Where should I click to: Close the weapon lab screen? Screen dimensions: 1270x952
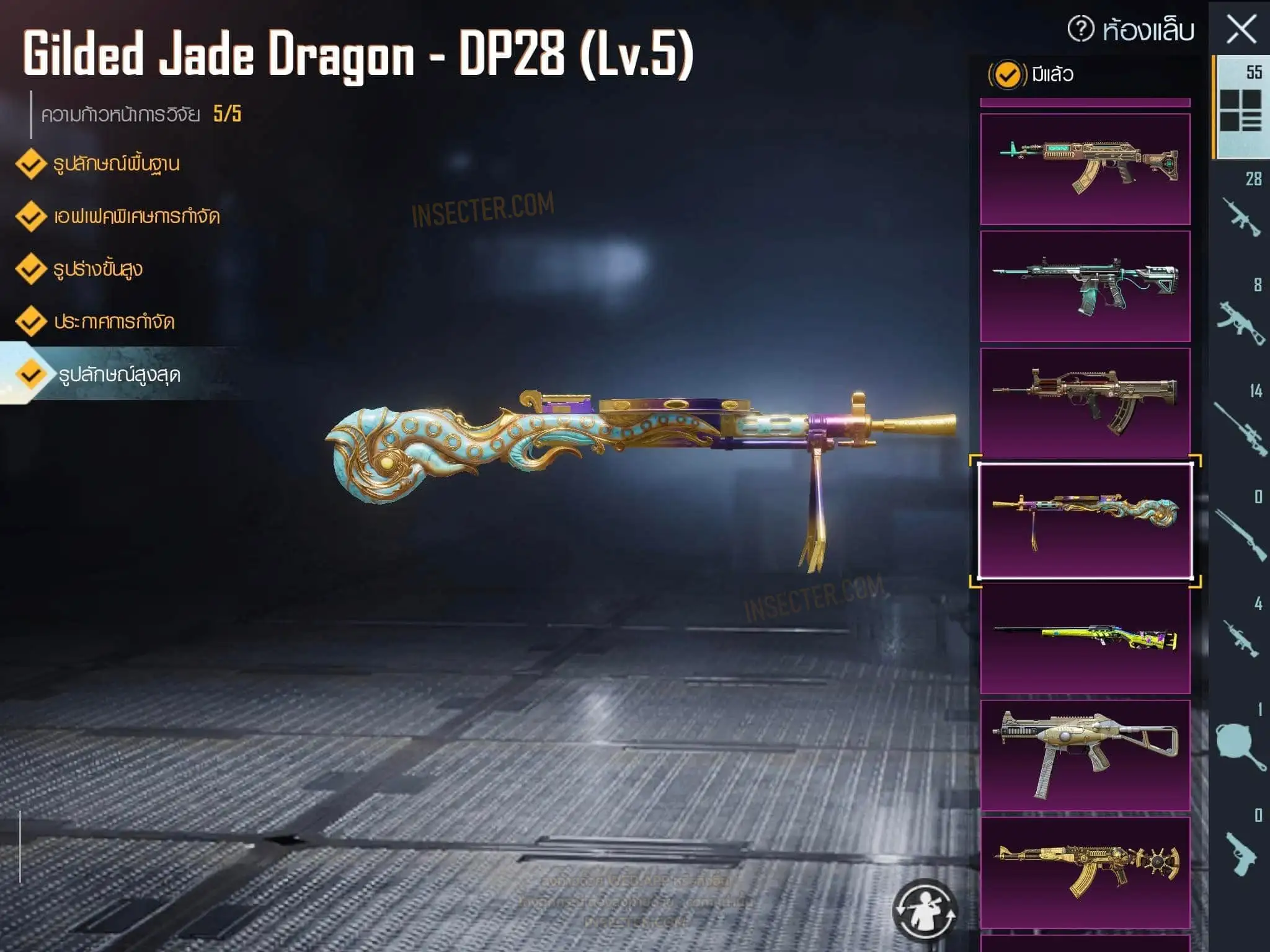[1241, 29]
